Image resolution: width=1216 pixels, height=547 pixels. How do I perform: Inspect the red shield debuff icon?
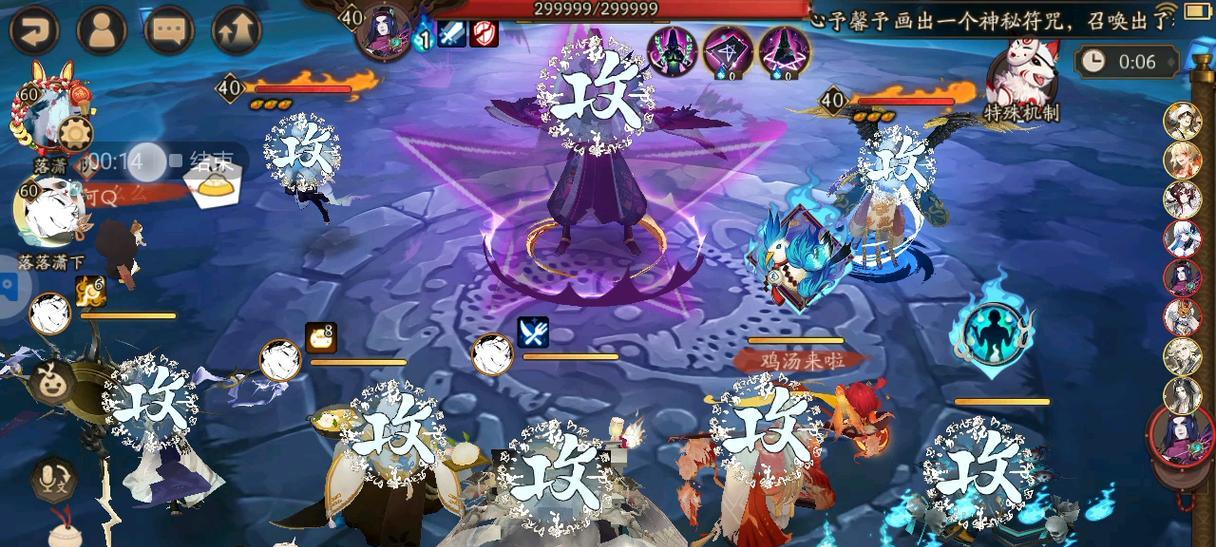[x=484, y=33]
